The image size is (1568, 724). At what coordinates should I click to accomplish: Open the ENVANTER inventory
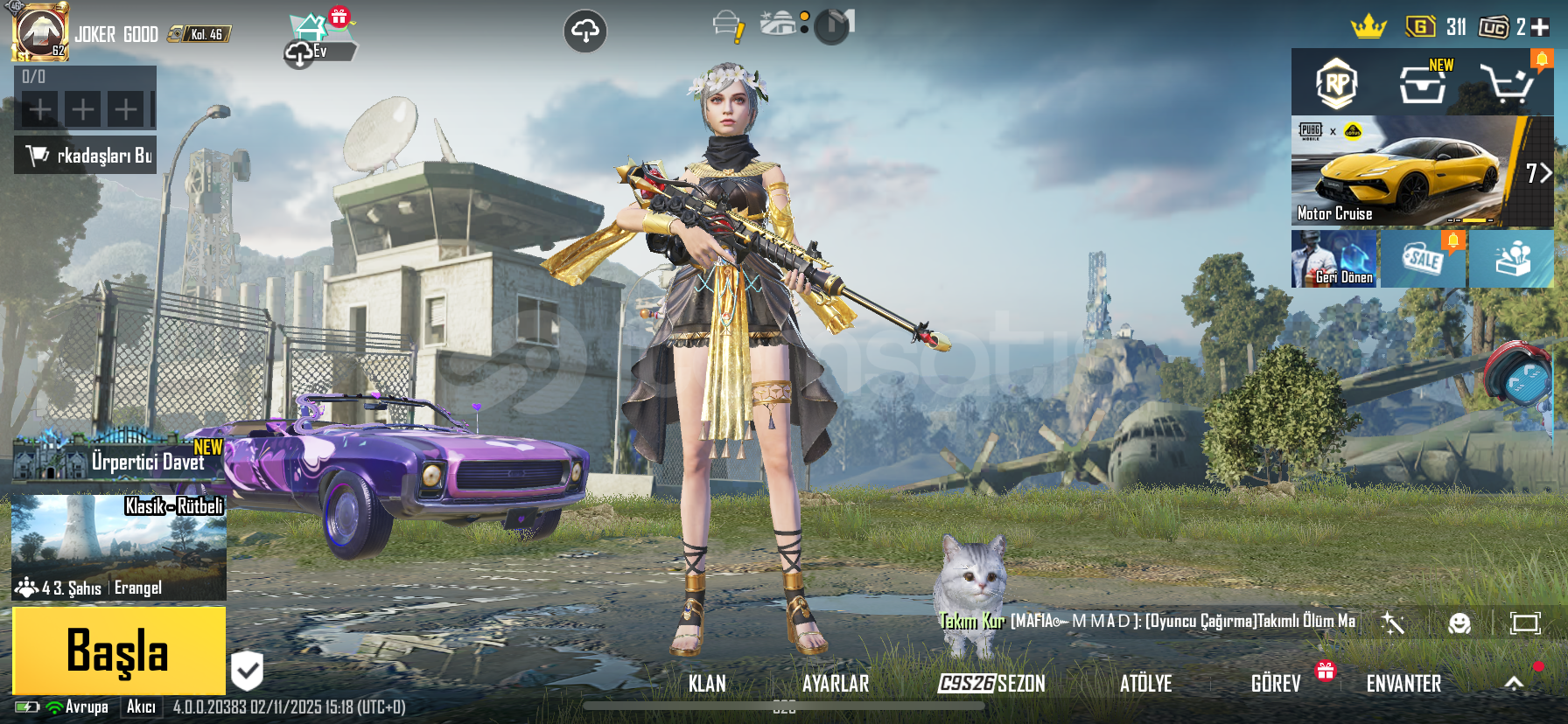pos(1403,684)
